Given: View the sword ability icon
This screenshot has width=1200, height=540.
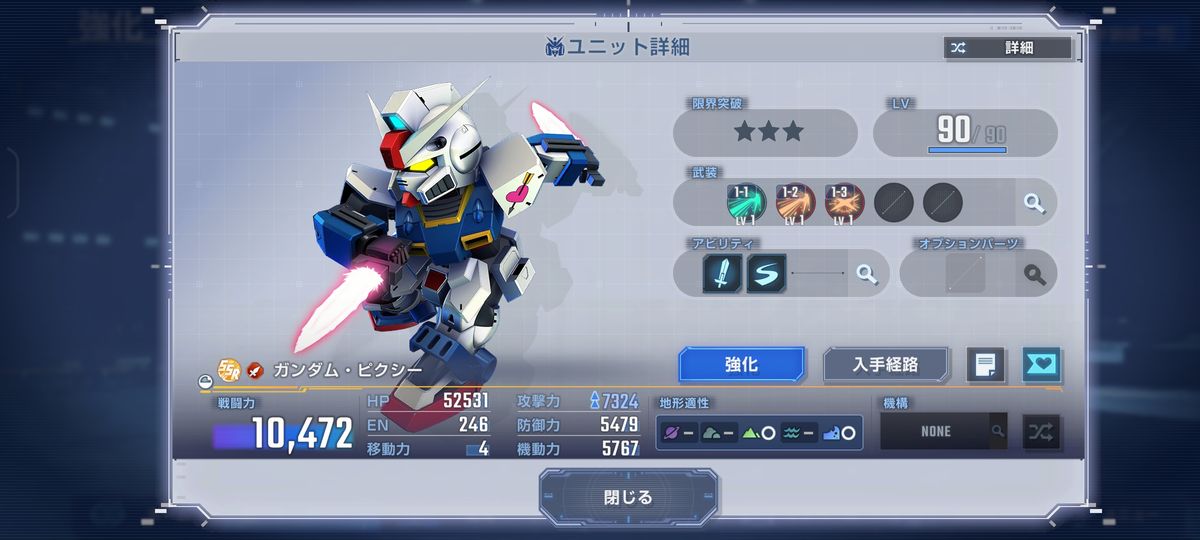Looking at the screenshot, I should click(722, 274).
